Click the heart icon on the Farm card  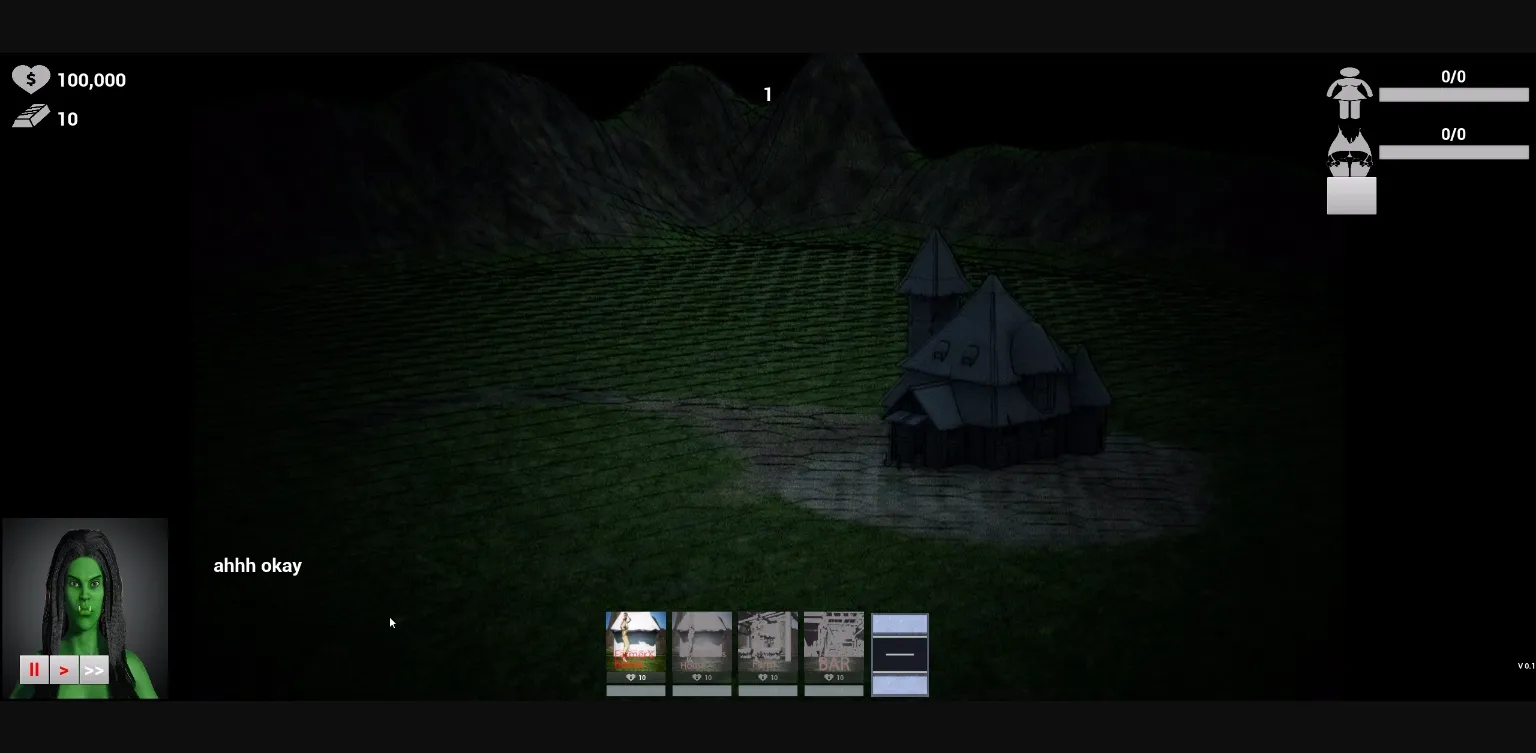point(763,677)
